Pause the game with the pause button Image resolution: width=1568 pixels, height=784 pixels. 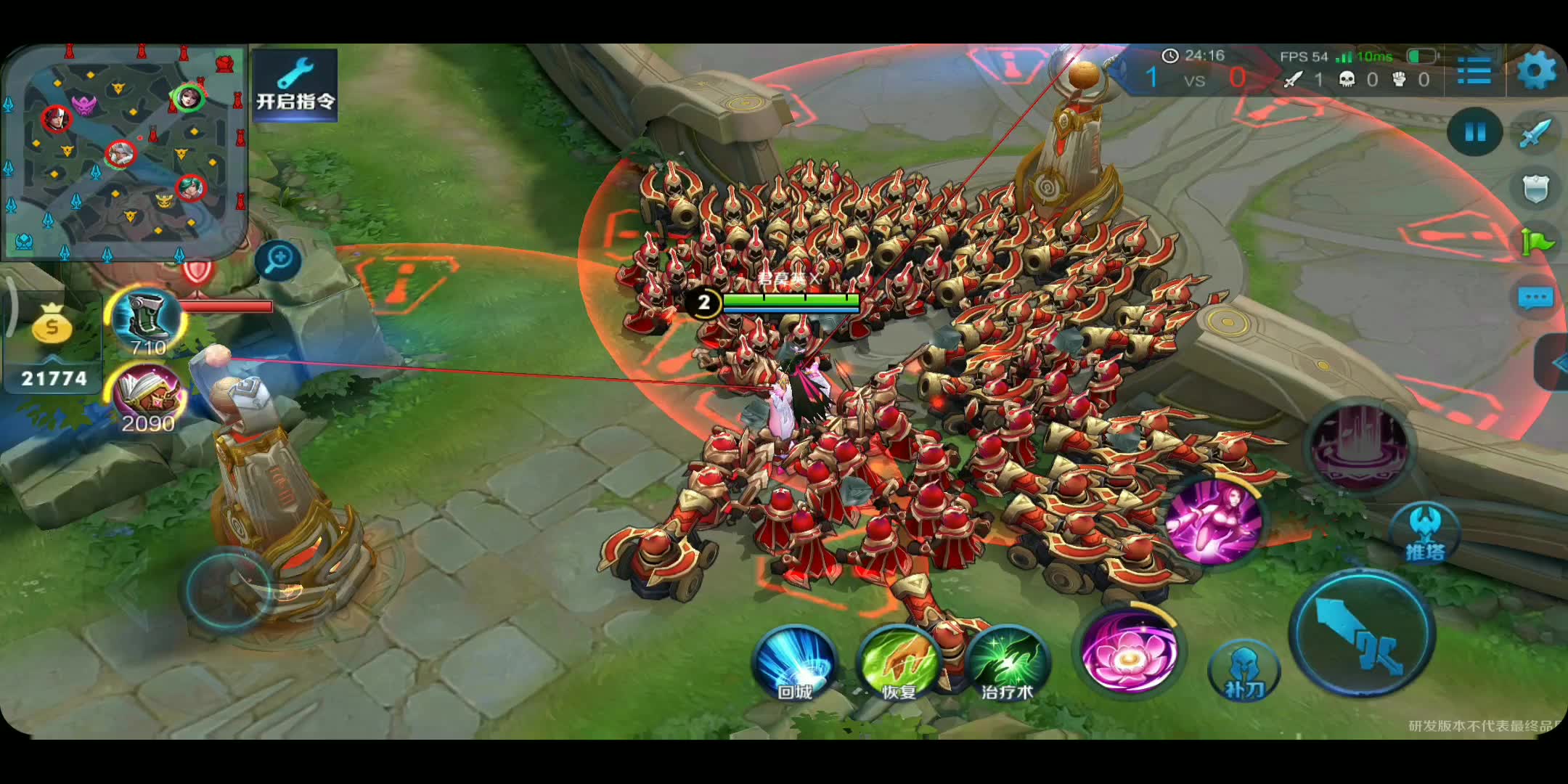(1474, 131)
